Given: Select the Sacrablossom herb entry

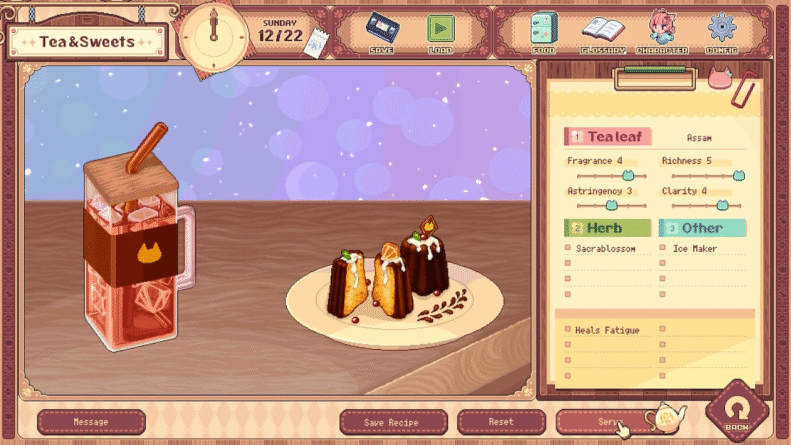Looking at the screenshot, I should pos(606,249).
